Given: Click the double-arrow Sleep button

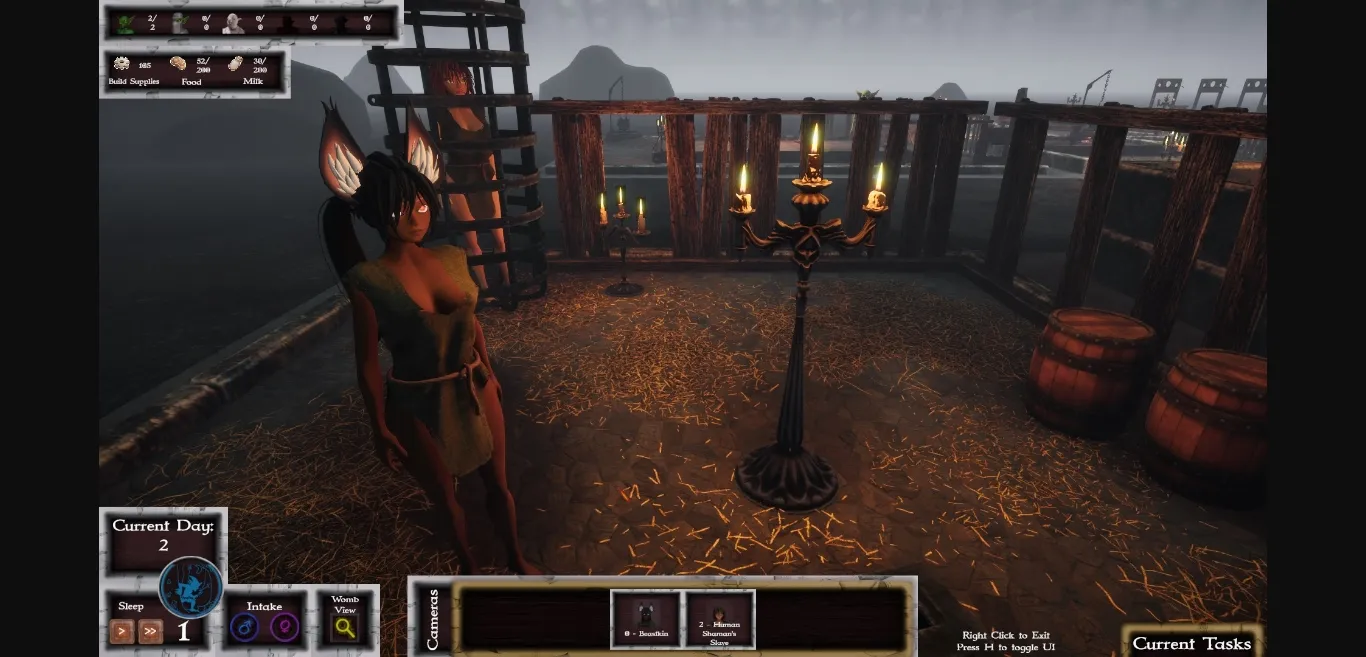Looking at the screenshot, I should coord(151,631).
